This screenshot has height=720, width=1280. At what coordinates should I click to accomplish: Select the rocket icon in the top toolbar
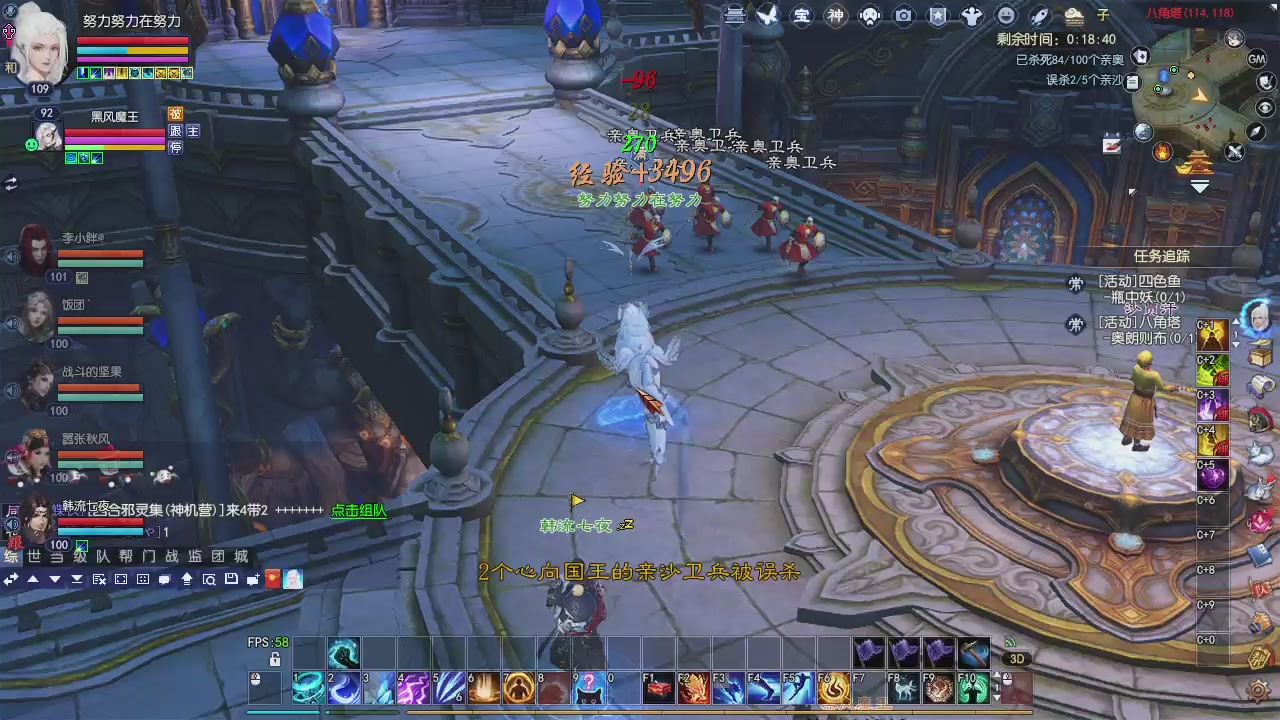(x=1039, y=15)
